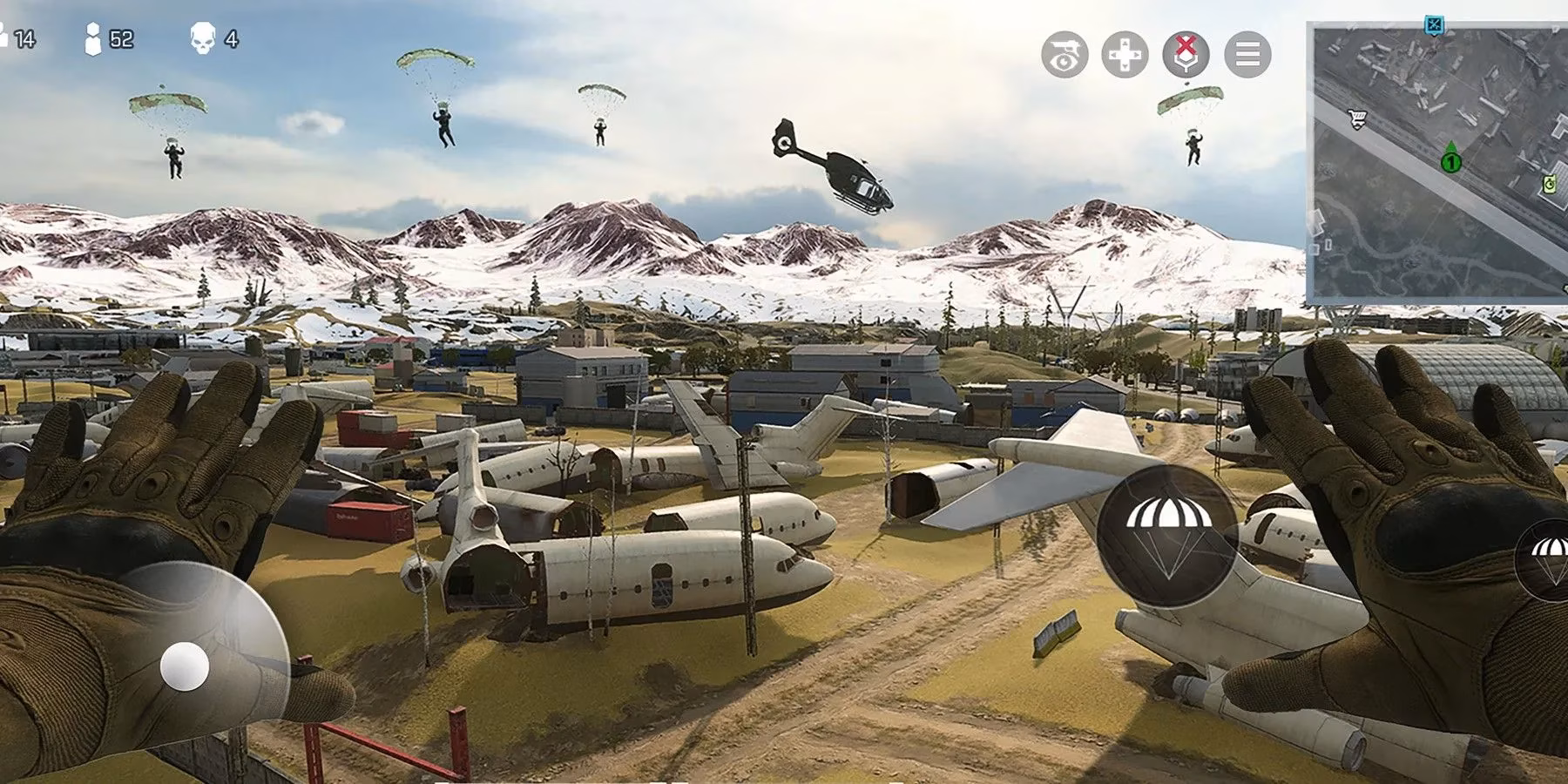Open the hamburger menu
This screenshot has height=784, width=1568.
click(x=1247, y=54)
